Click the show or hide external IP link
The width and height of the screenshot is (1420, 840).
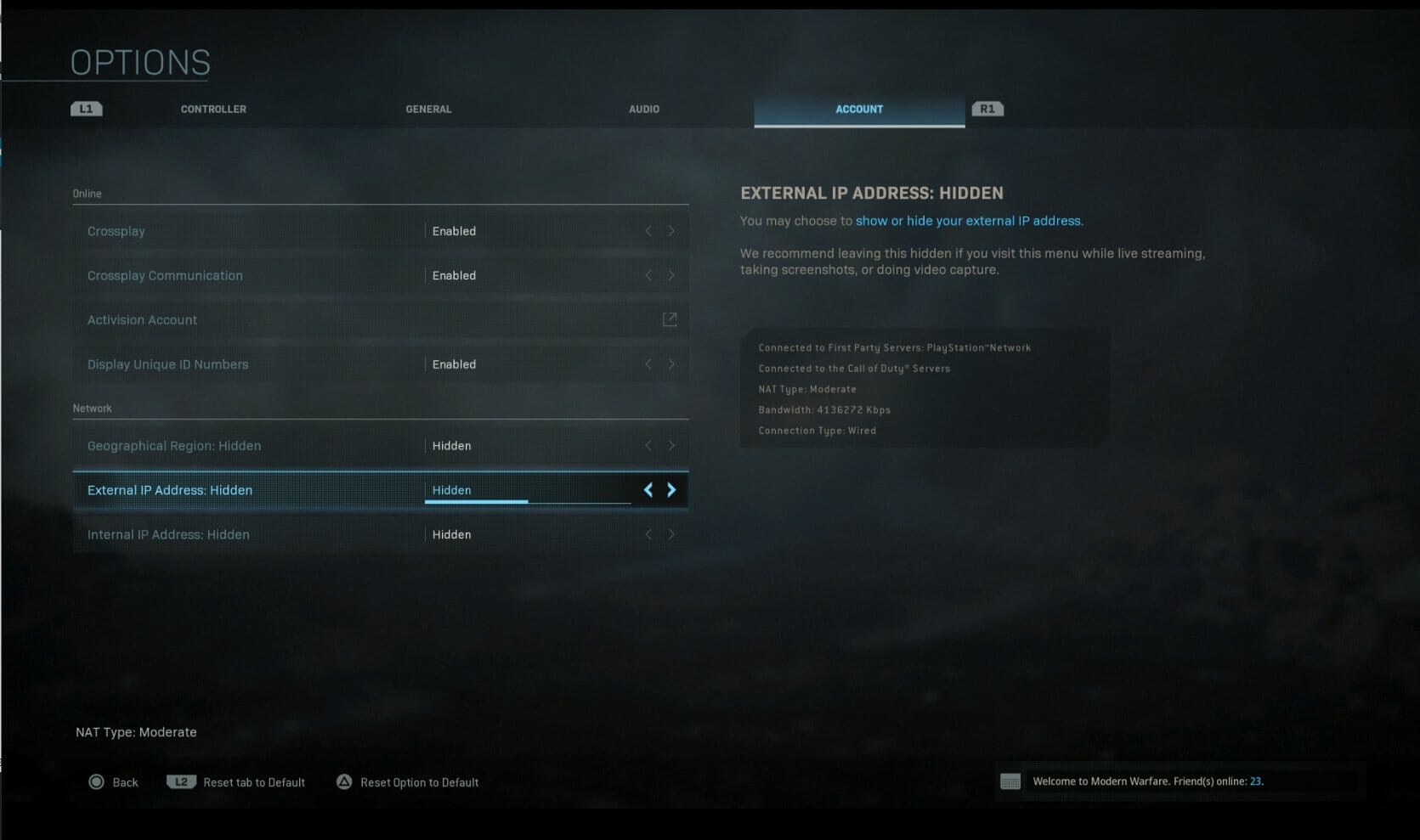tap(969, 220)
